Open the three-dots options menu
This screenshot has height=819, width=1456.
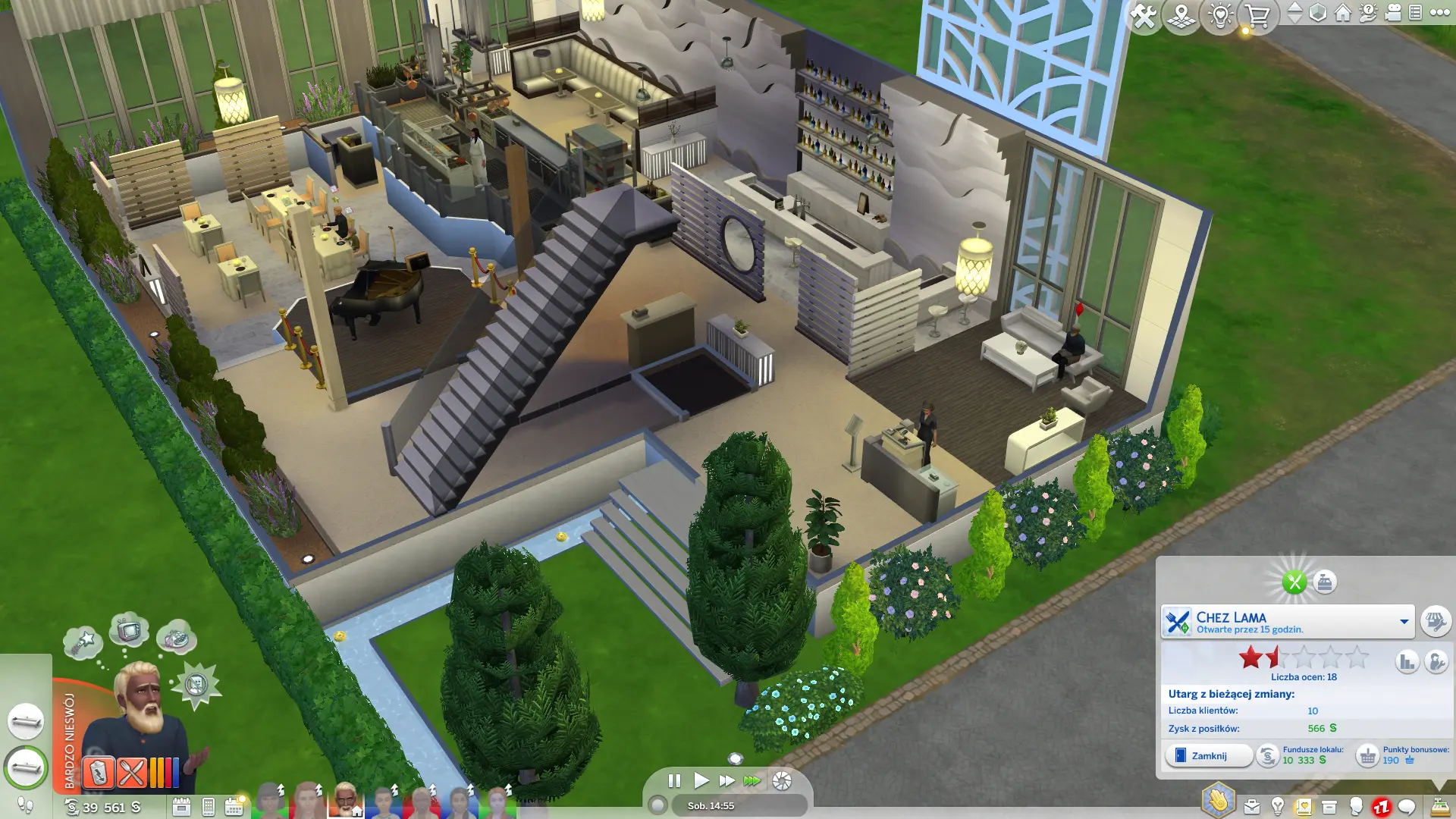[x=1439, y=12]
